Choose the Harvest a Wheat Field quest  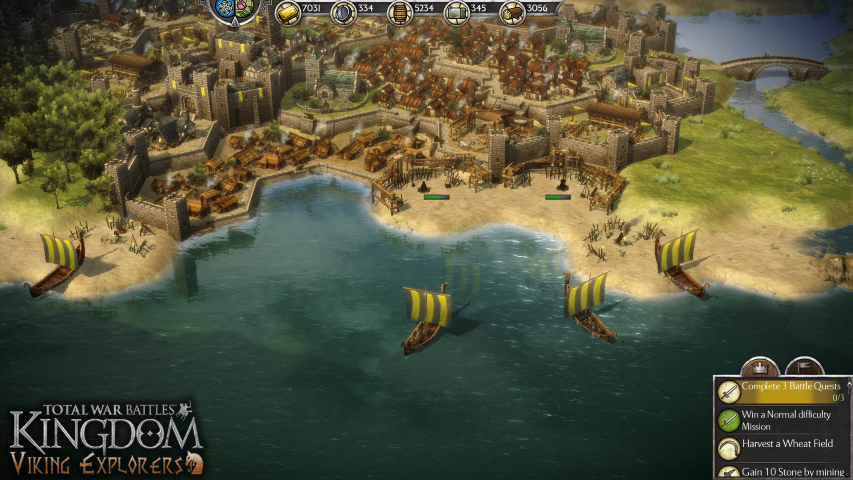(x=781, y=444)
